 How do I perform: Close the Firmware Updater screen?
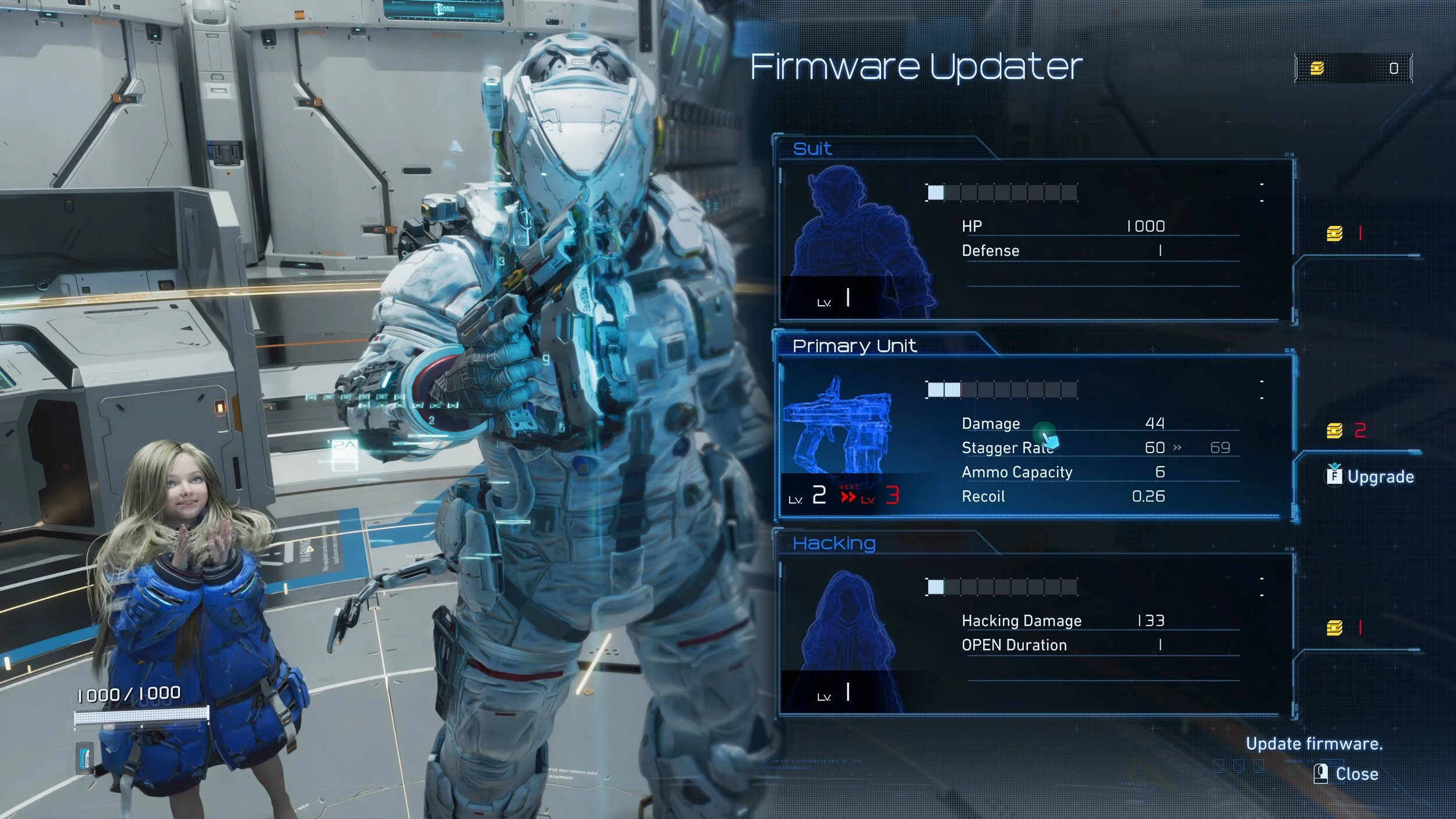pyautogui.click(x=1347, y=774)
